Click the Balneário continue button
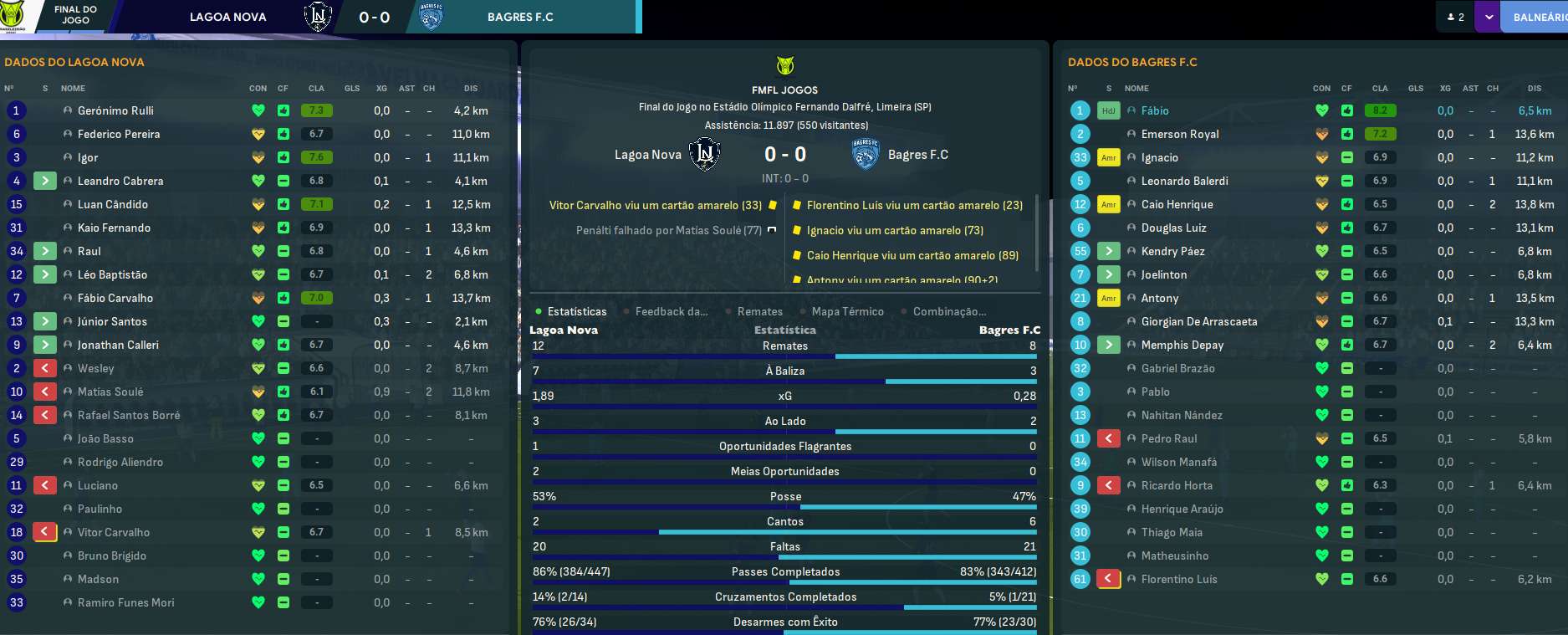Screen dimensions: 1568x635 coord(1537,17)
